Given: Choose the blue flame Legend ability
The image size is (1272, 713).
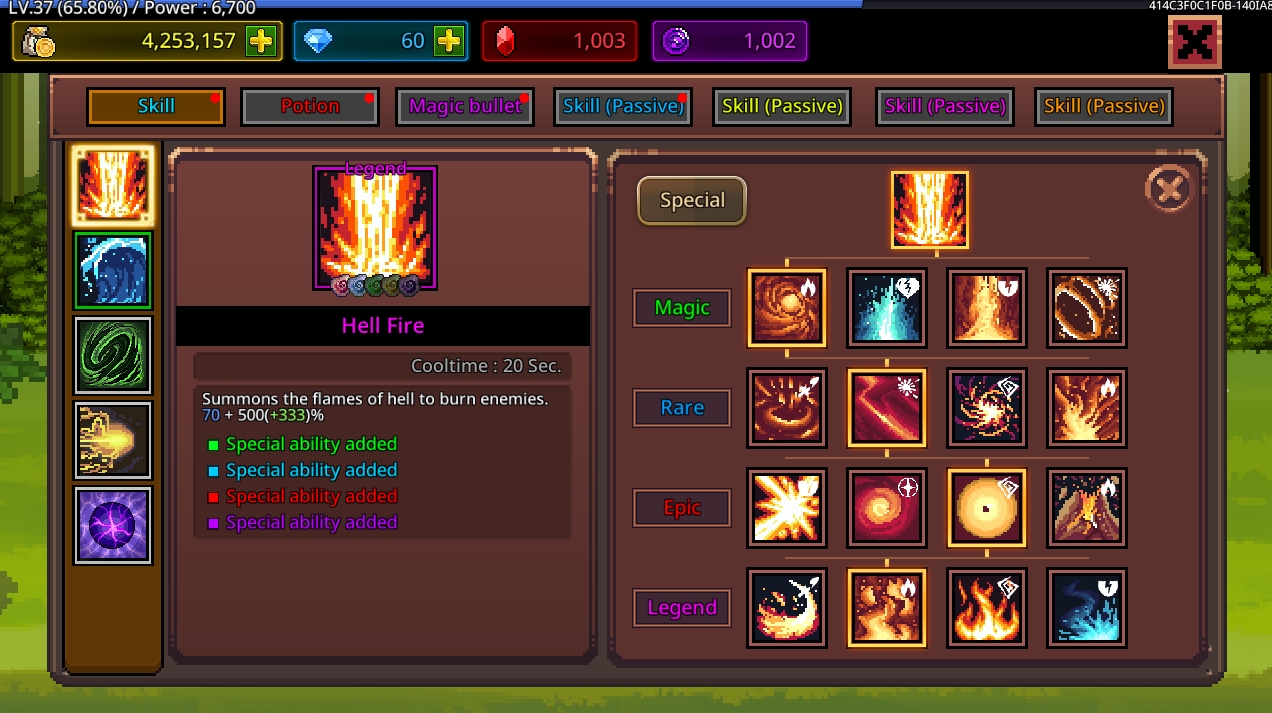Looking at the screenshot, I should pos(1086,608).
